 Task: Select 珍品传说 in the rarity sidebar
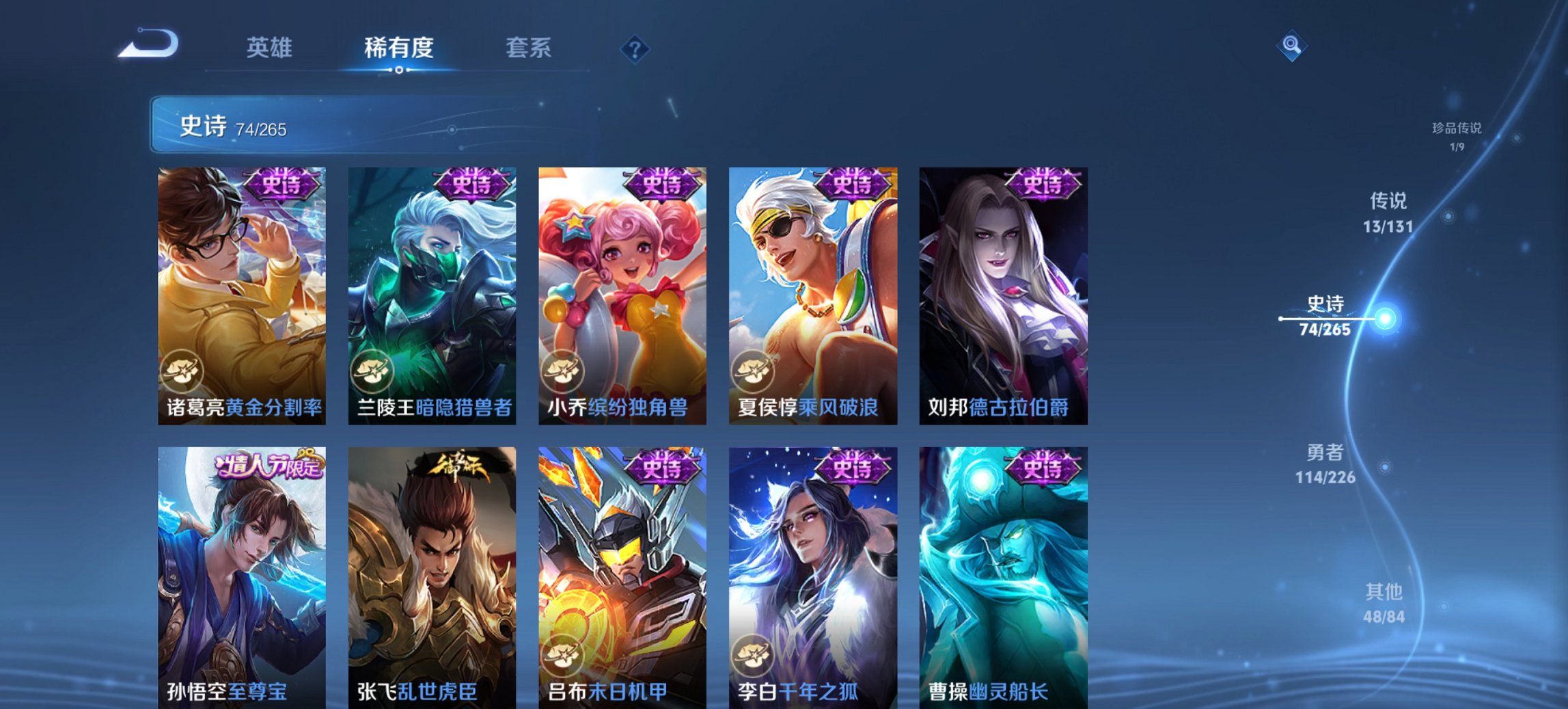pyautogui.click(x=1456, y=135)
